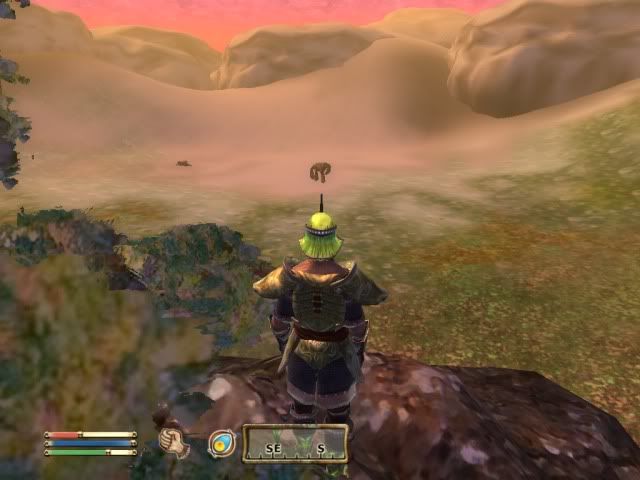Click the compass bar showing SE and S

295,442
